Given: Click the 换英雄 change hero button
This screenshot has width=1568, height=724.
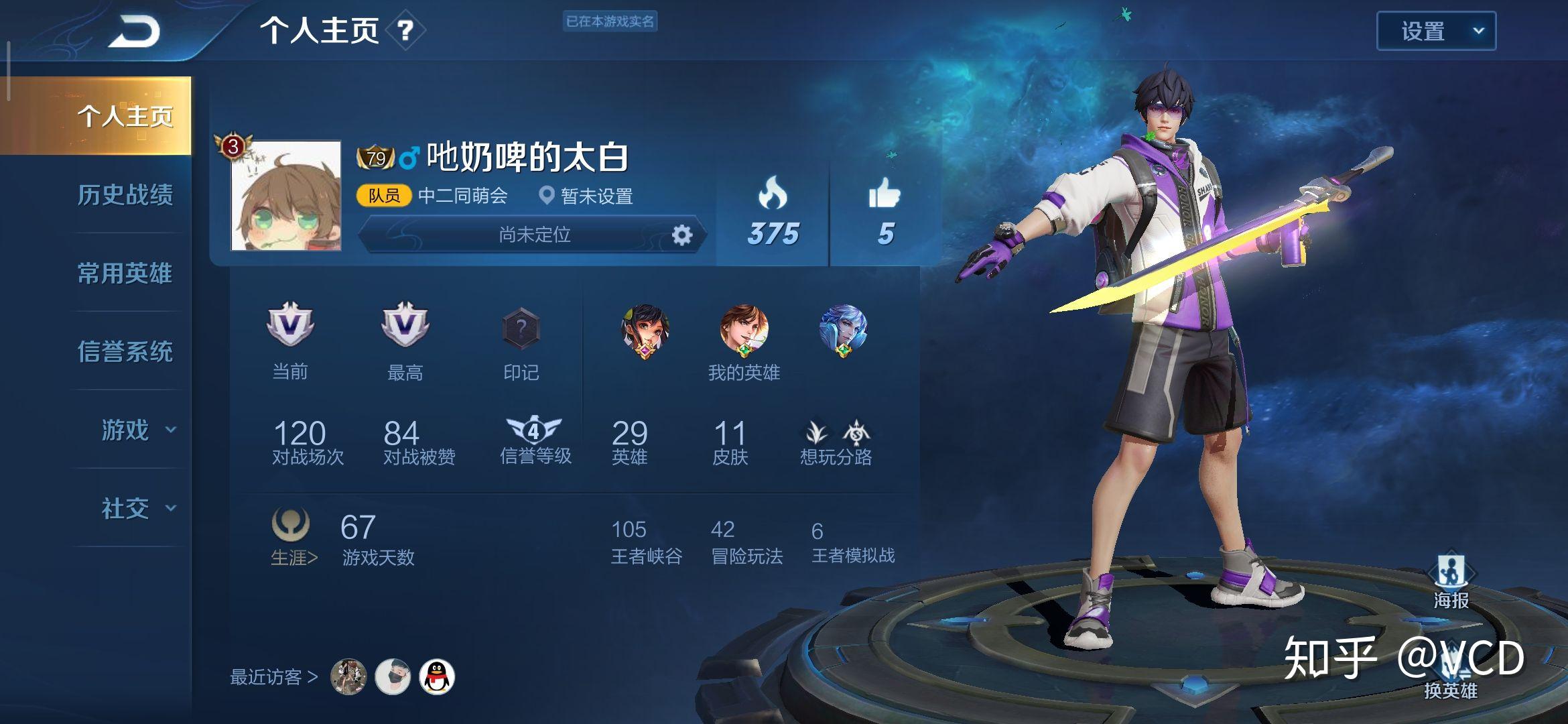Looking at the screenshot, I should [1450, 677].
